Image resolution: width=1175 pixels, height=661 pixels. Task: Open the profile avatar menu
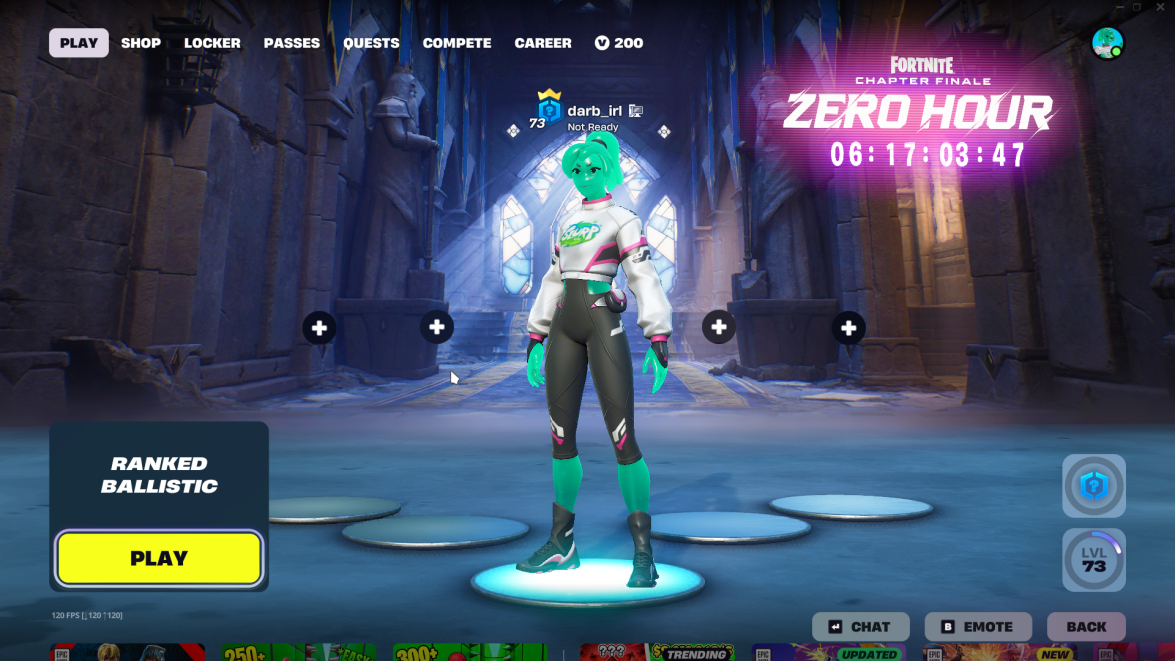1107,43
